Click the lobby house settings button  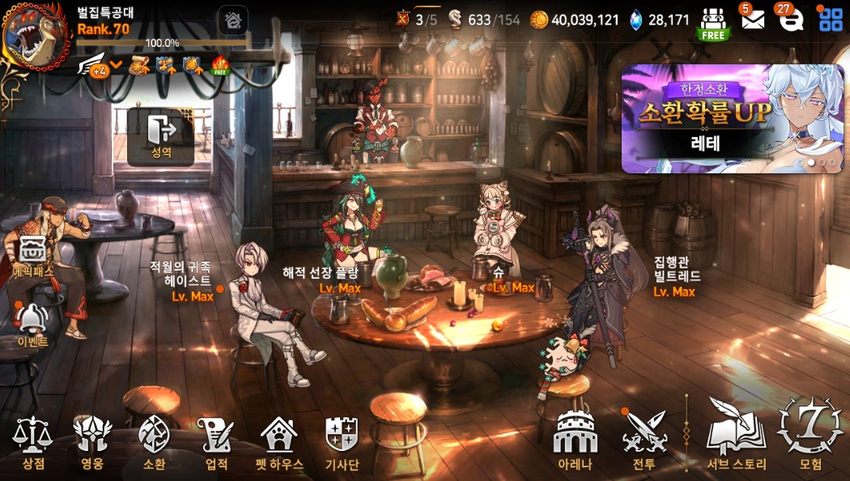(x=233, y=20)
